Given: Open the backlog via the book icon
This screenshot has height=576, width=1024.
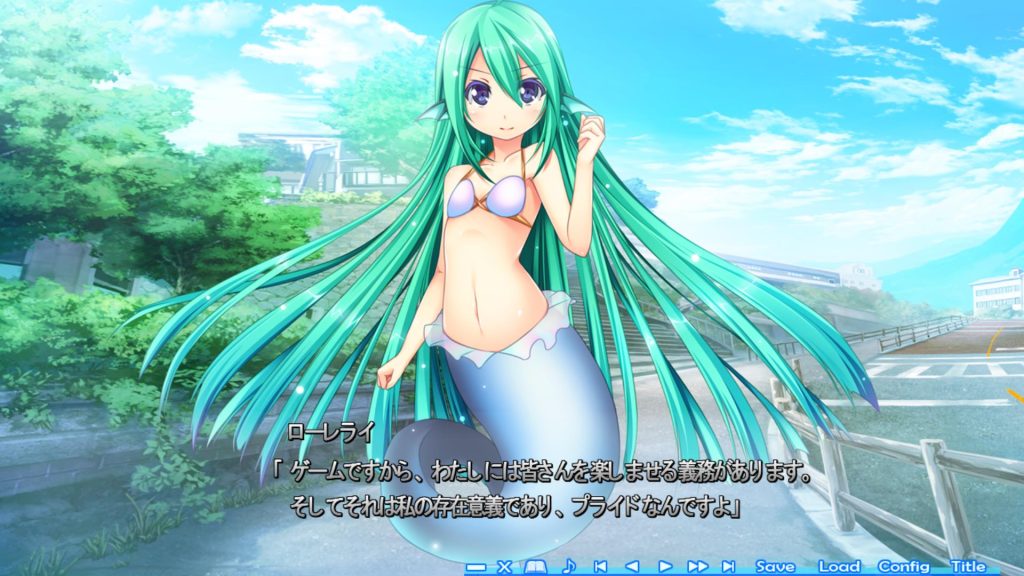Looking at the screenshot, I should [535, 567].
